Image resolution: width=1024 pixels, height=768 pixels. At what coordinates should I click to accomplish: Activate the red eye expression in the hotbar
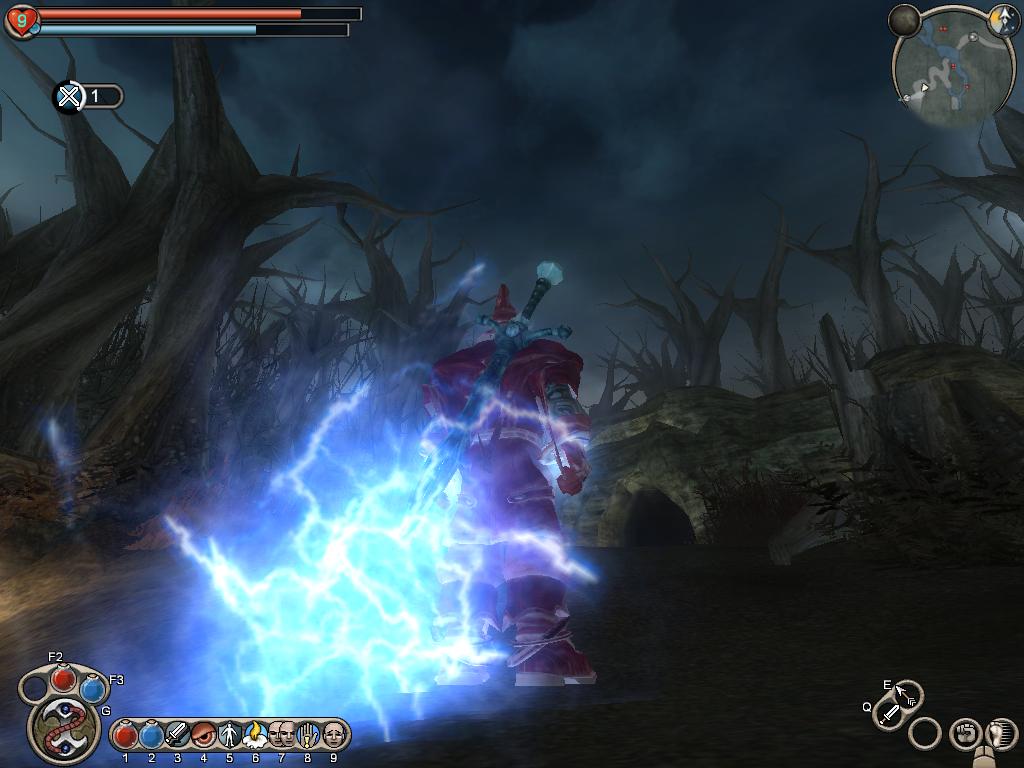tap(203, 736)
